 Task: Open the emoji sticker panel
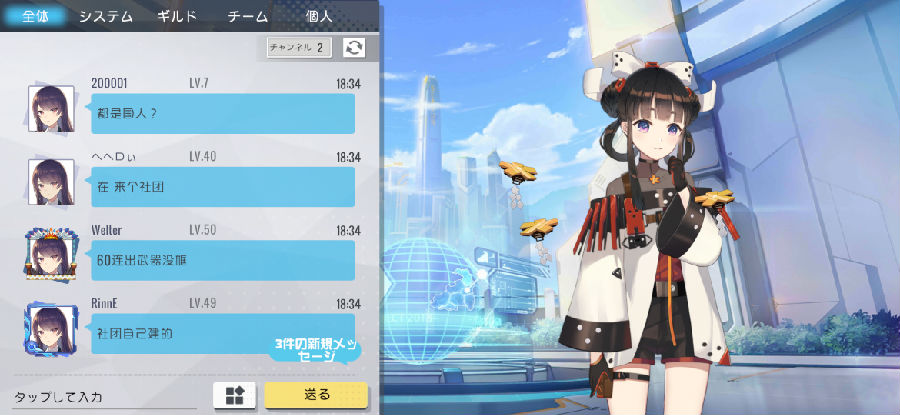(x=236, y=395)
